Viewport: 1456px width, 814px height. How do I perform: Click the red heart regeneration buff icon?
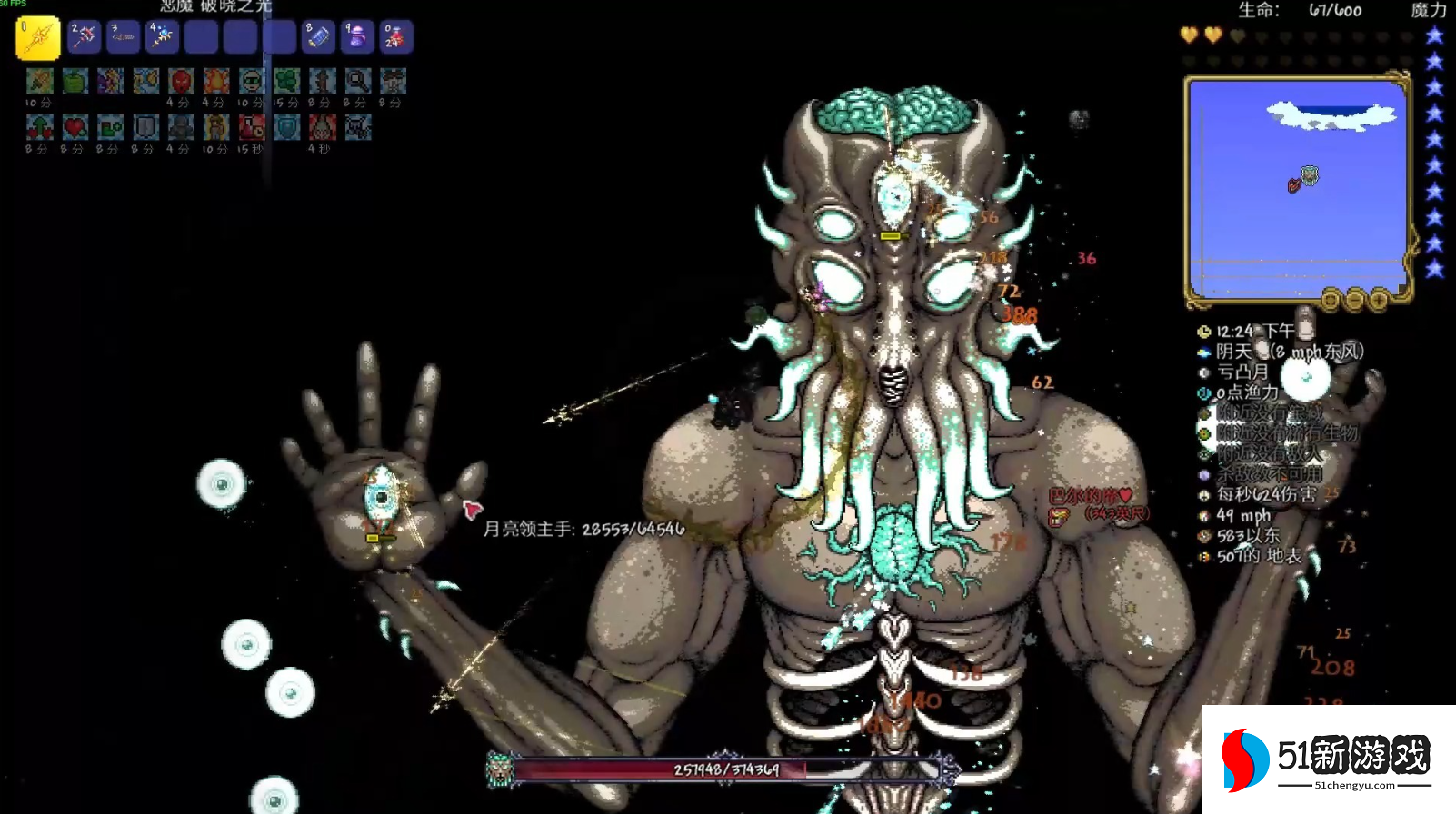coord(75,128)
